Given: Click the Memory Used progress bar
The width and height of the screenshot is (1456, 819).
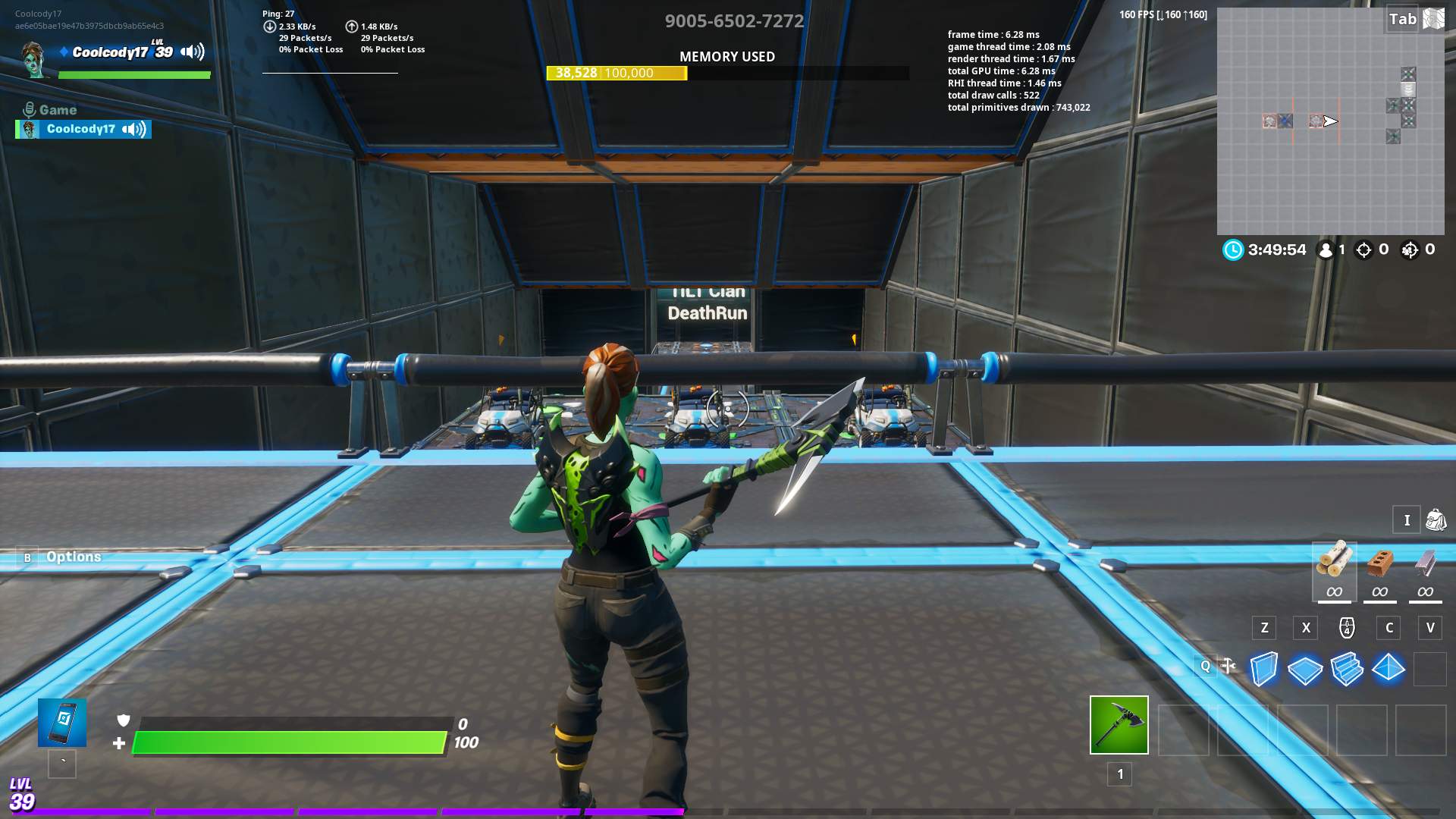Looking at the screenshot, I should pyautogui.click(x=726, y=73).
